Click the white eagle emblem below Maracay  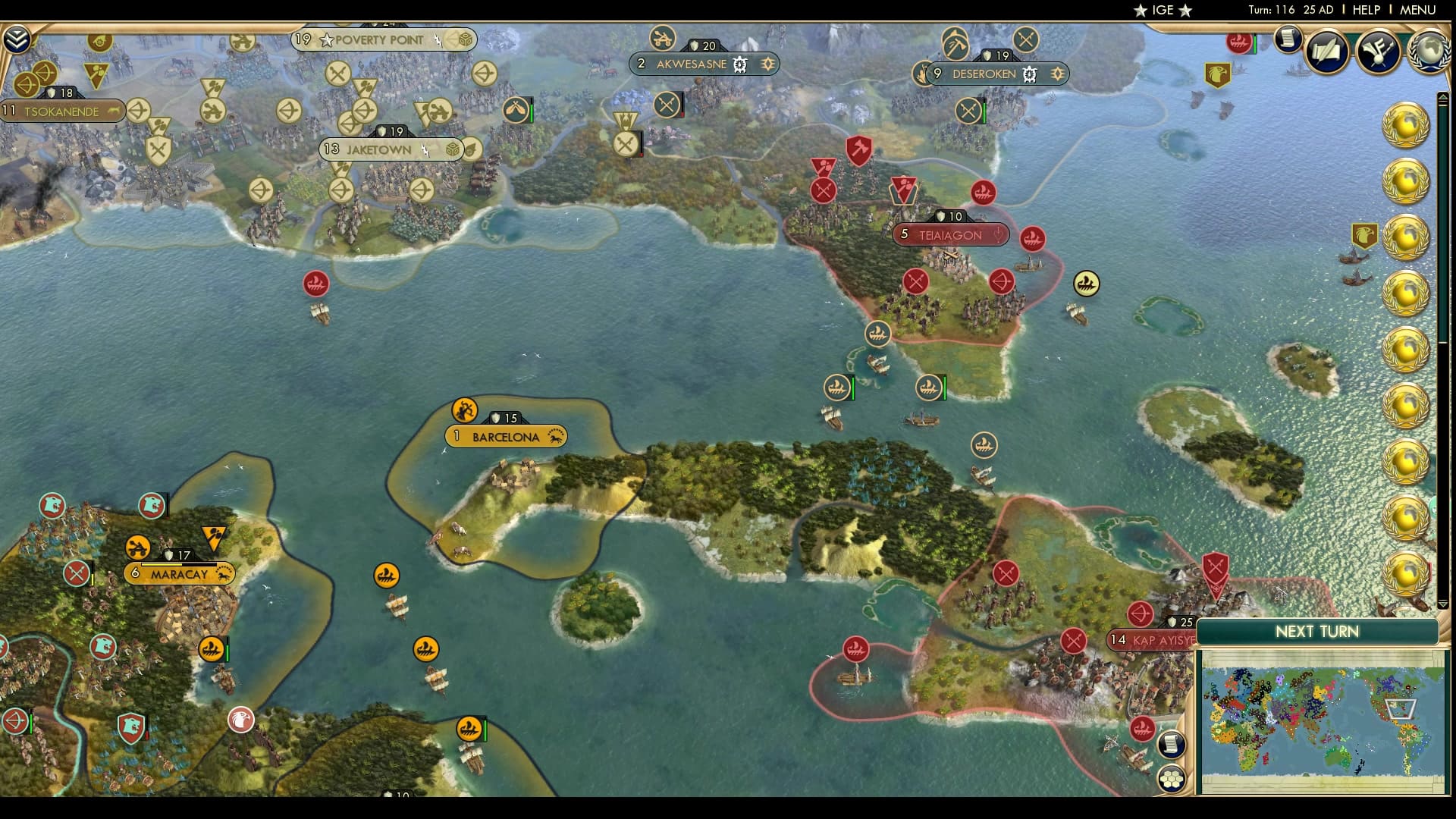click(240, 722)
